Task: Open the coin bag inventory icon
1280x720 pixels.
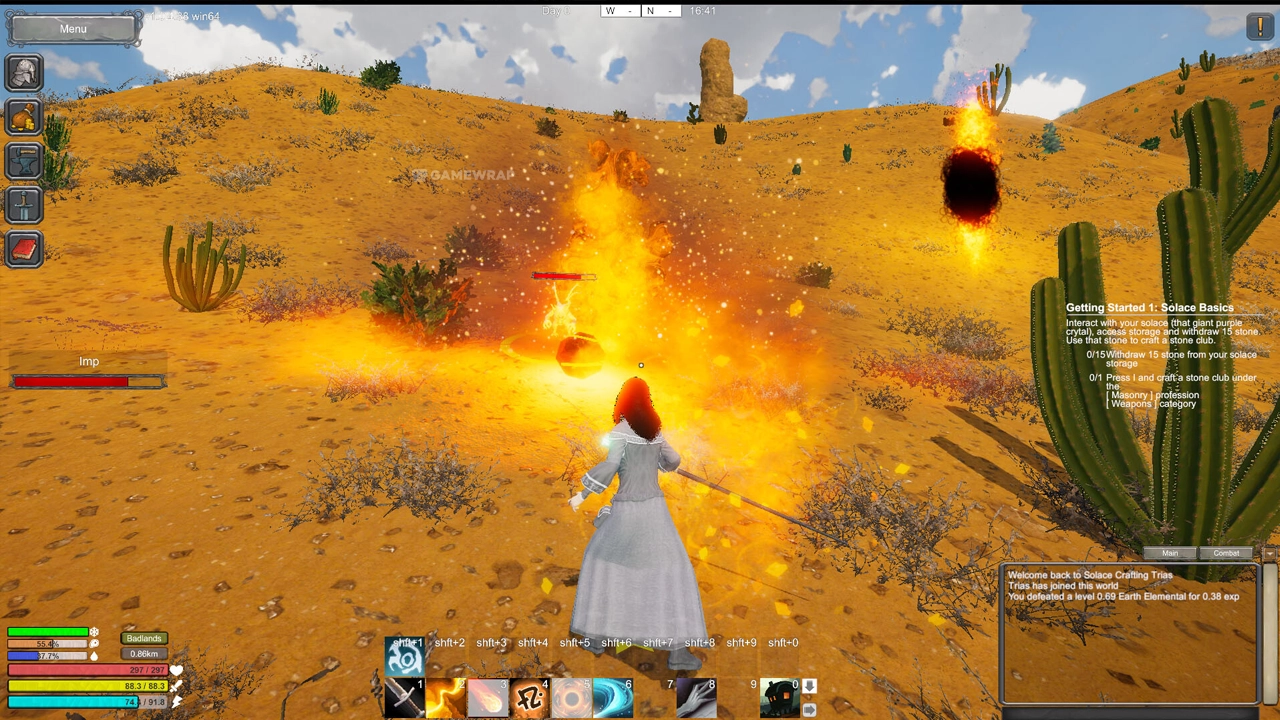Action: 24,117
